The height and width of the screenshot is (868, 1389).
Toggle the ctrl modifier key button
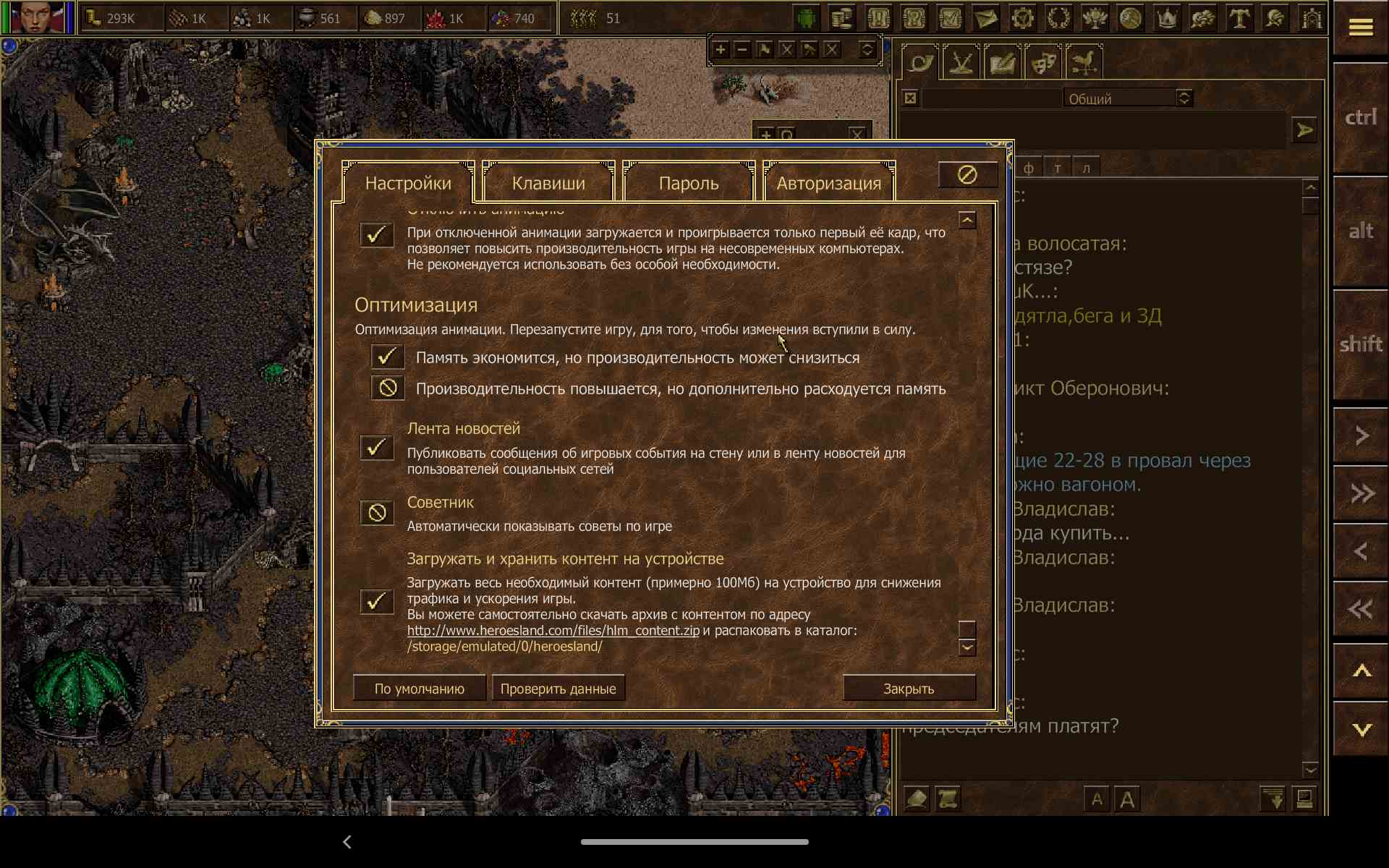pyautogui.click(x=1360, y=117)
